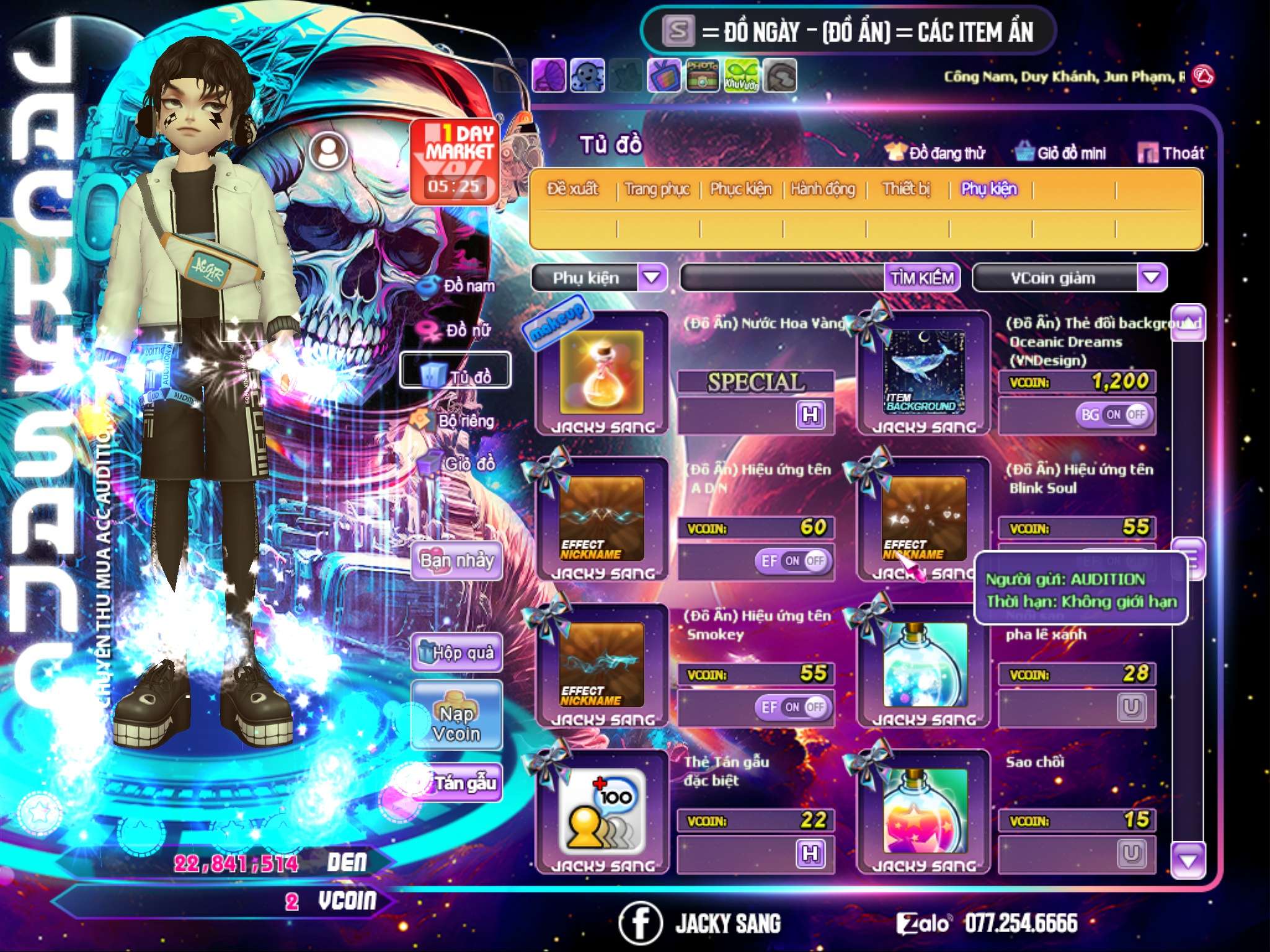The height and width of the screenshot is (952, 1270).
Task: Exit the wardrobe with Thoát
Action: [1171, 153]
